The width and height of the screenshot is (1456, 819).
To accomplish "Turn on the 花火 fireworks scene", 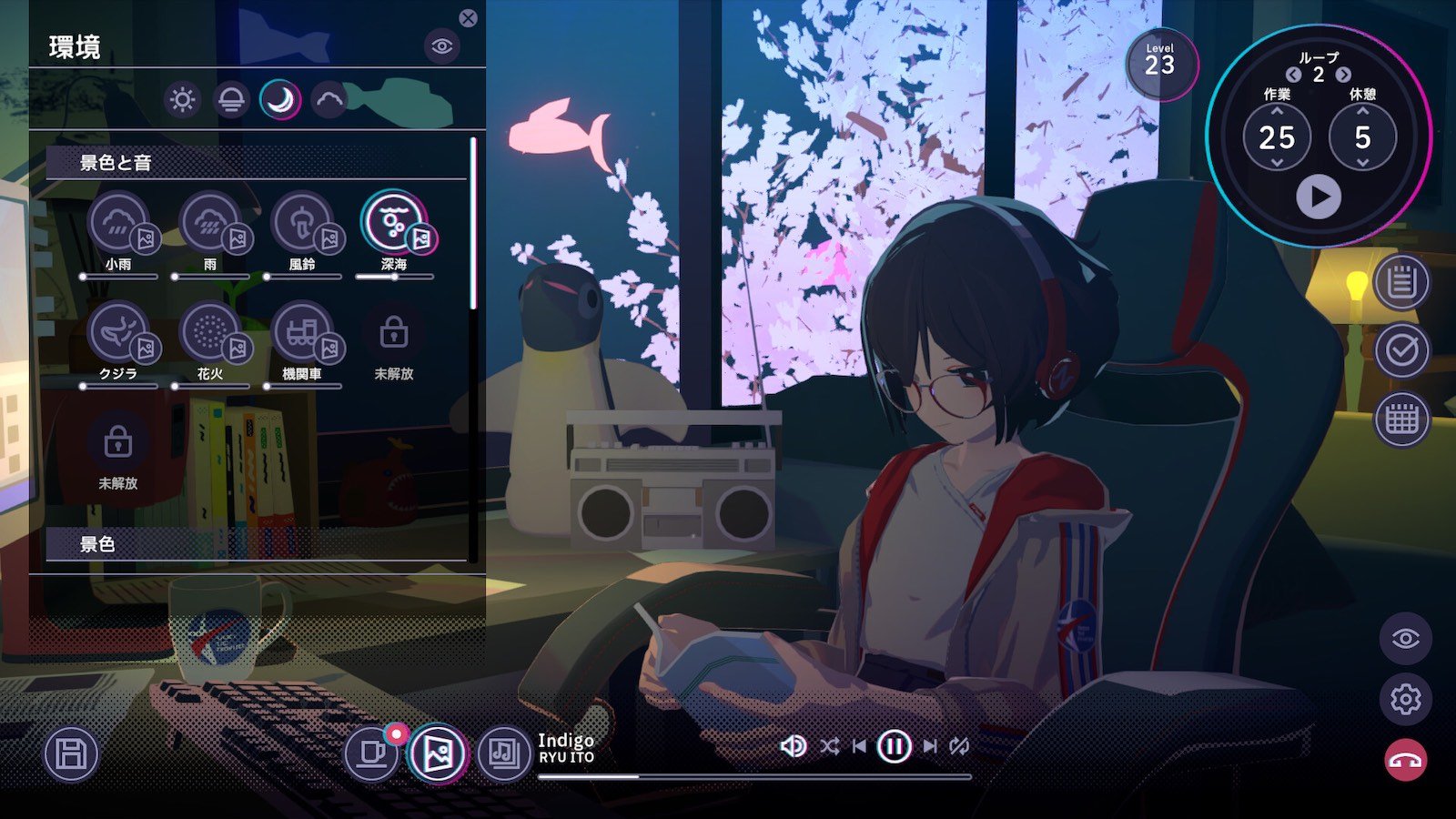I will (x=210, y=332).
